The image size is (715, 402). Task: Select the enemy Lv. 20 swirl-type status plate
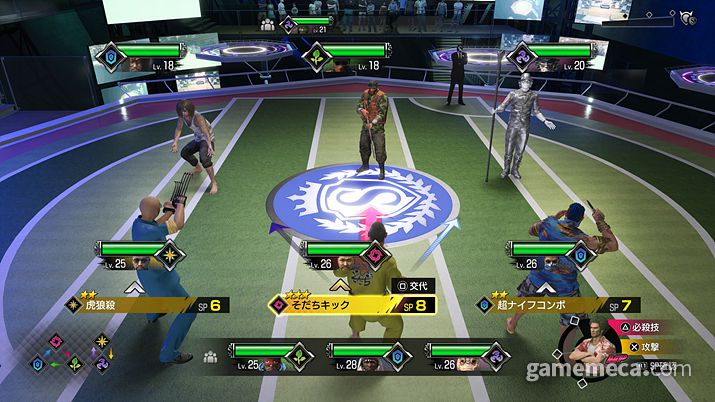pyautogui.click(x=548, y=56)
